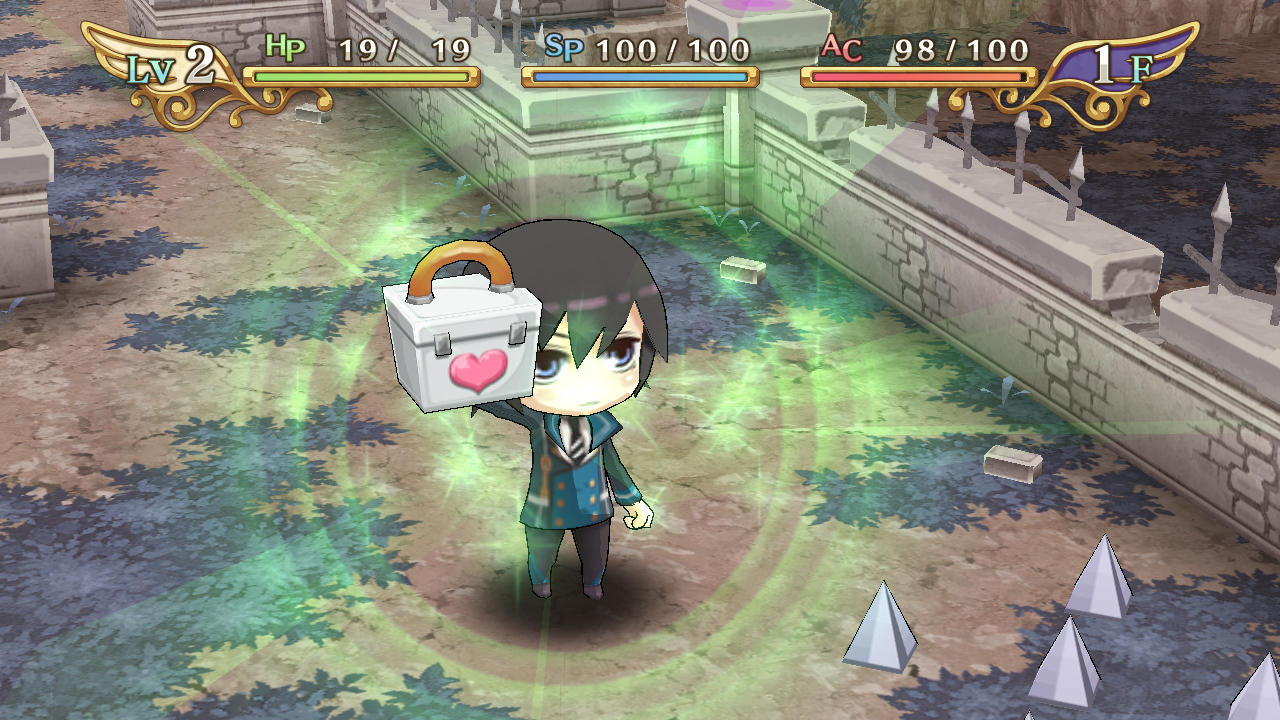Select the HP 19/19 counter
Viewport: 1280px width, 720px height.
[405, 50]
